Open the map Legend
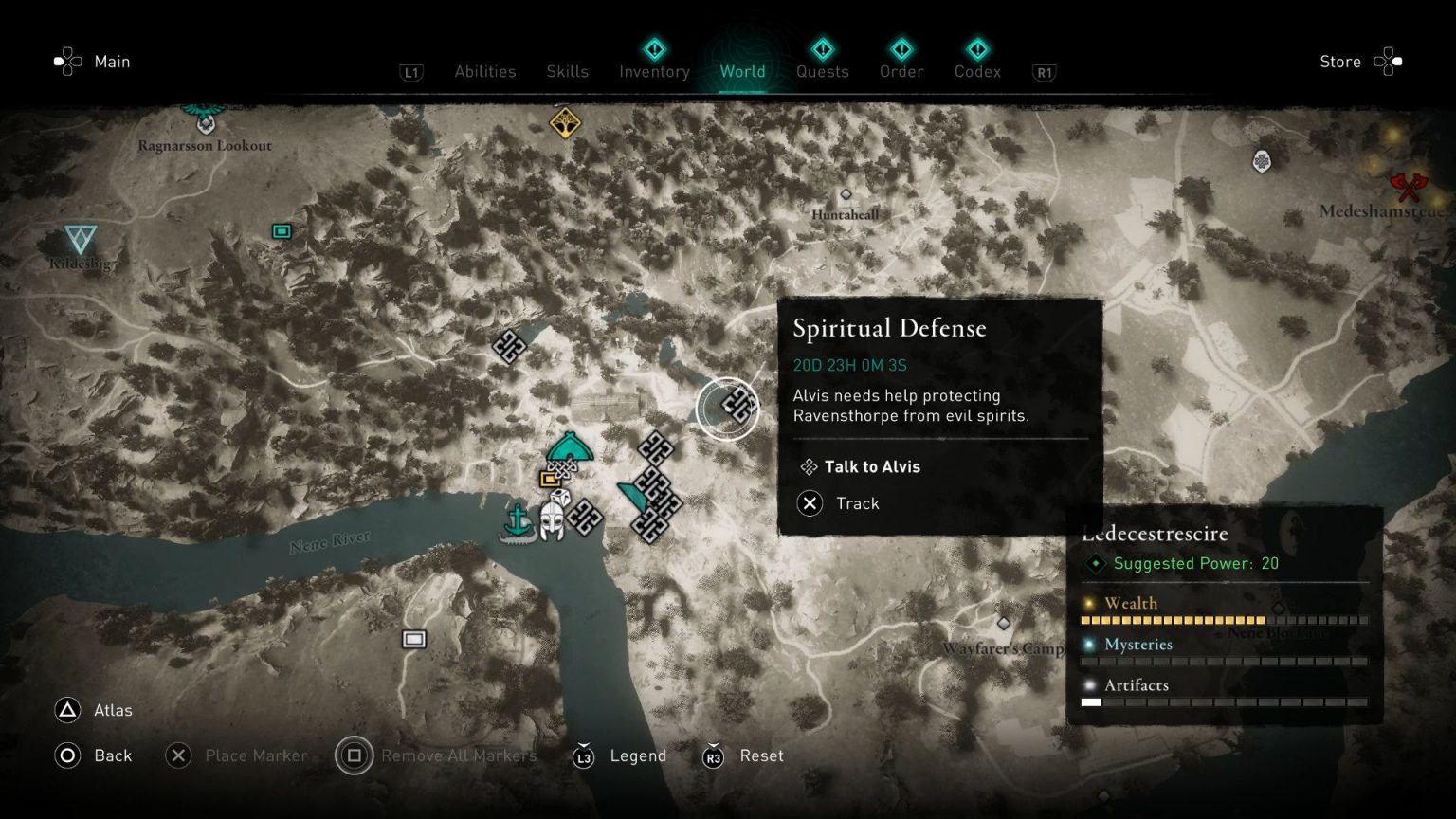1456x819 pixels. pyautogui.click(x=639, y=755)
